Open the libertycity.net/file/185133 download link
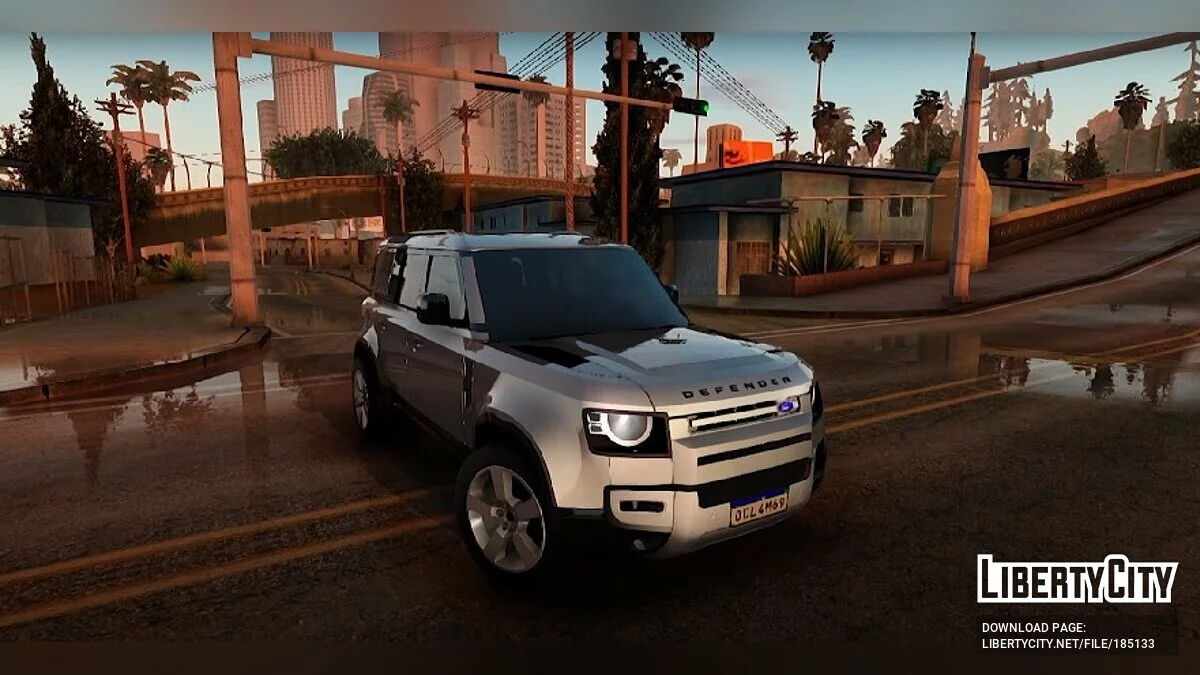 [x=1067, y=644]
